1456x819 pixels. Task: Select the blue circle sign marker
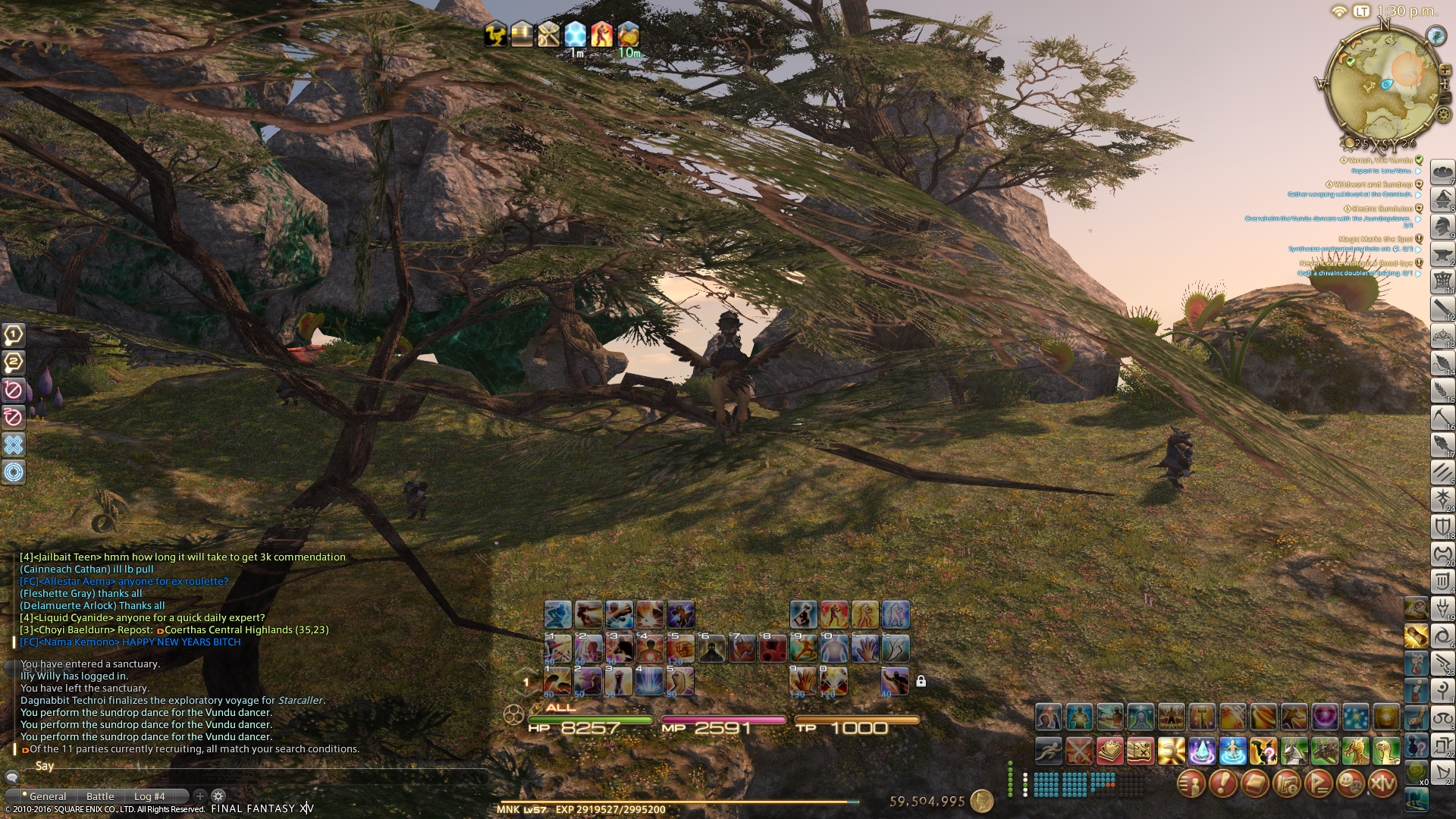click(x=14, y=472)
